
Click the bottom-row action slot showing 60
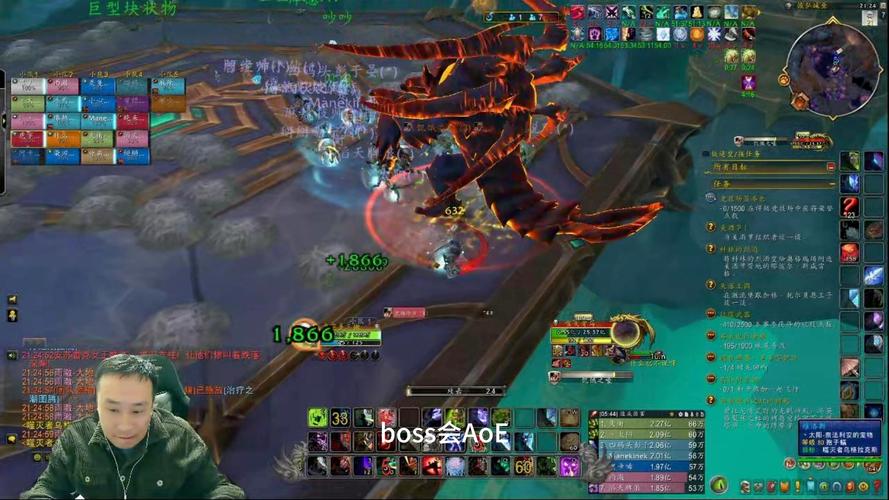524,465
